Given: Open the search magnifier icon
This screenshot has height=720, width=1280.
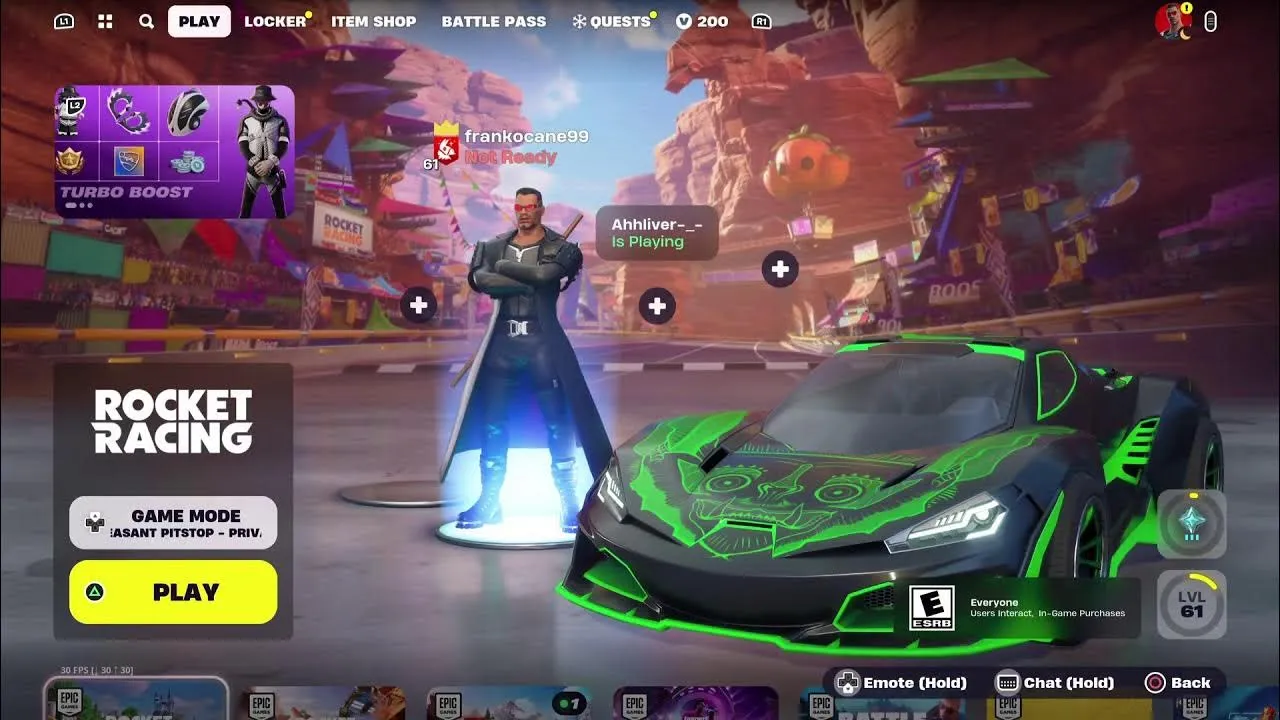Looking at the screenshot, I should (146, 21).
